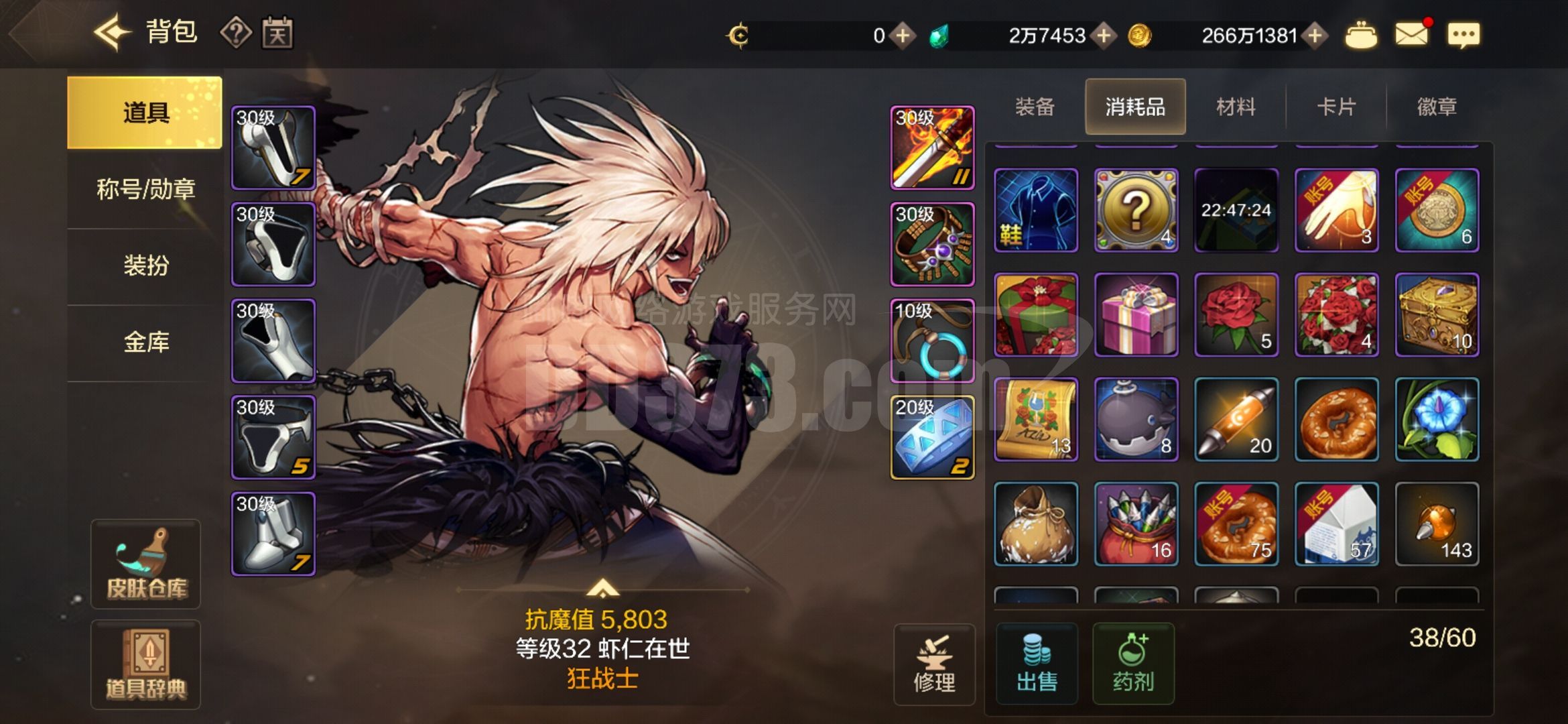Open the 皮肤仓库 skin warehouse panel
The height and width of the screenshot is (724, 1568).
click(x=145, y=563)
